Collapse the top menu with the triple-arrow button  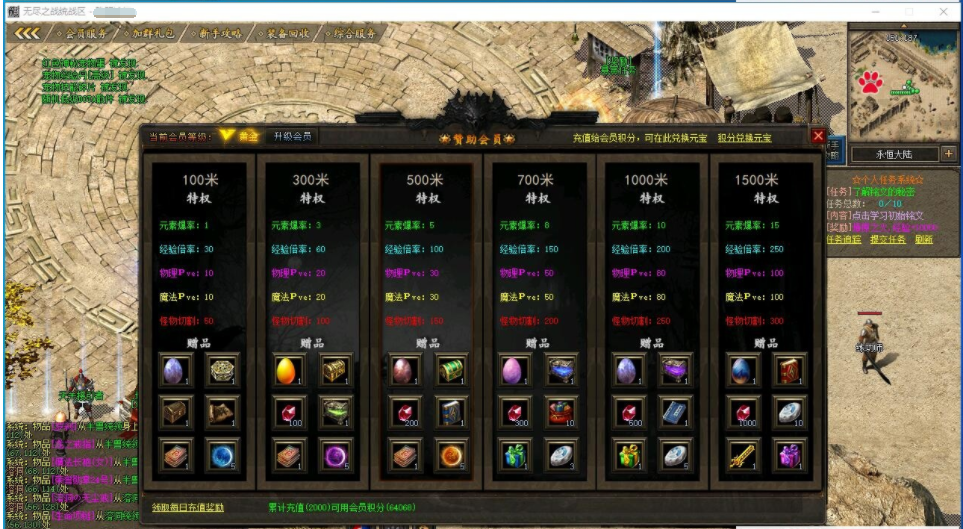pyautogui.click(x=27, y=33)
